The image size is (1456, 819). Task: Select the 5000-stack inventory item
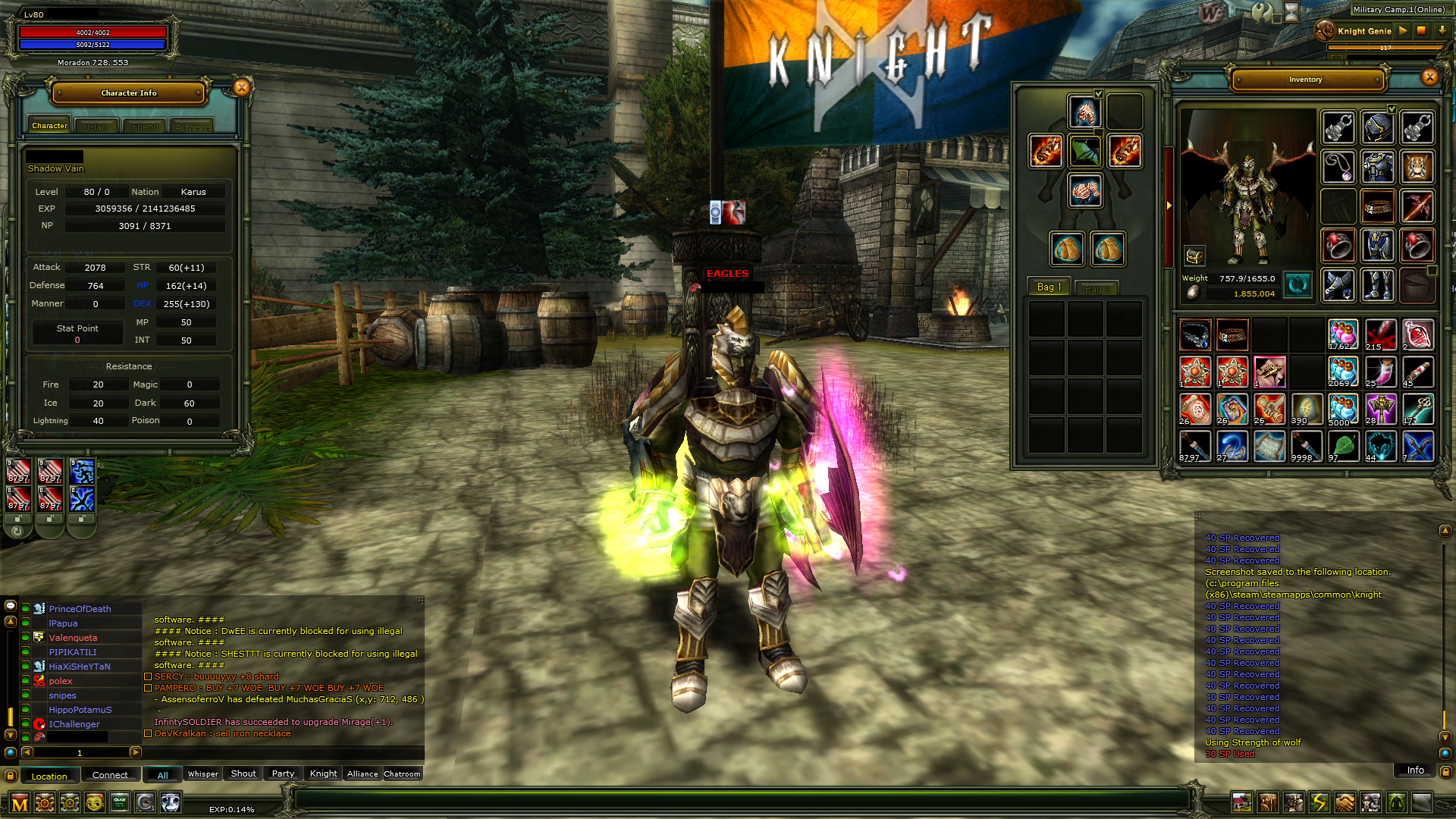1342,410
